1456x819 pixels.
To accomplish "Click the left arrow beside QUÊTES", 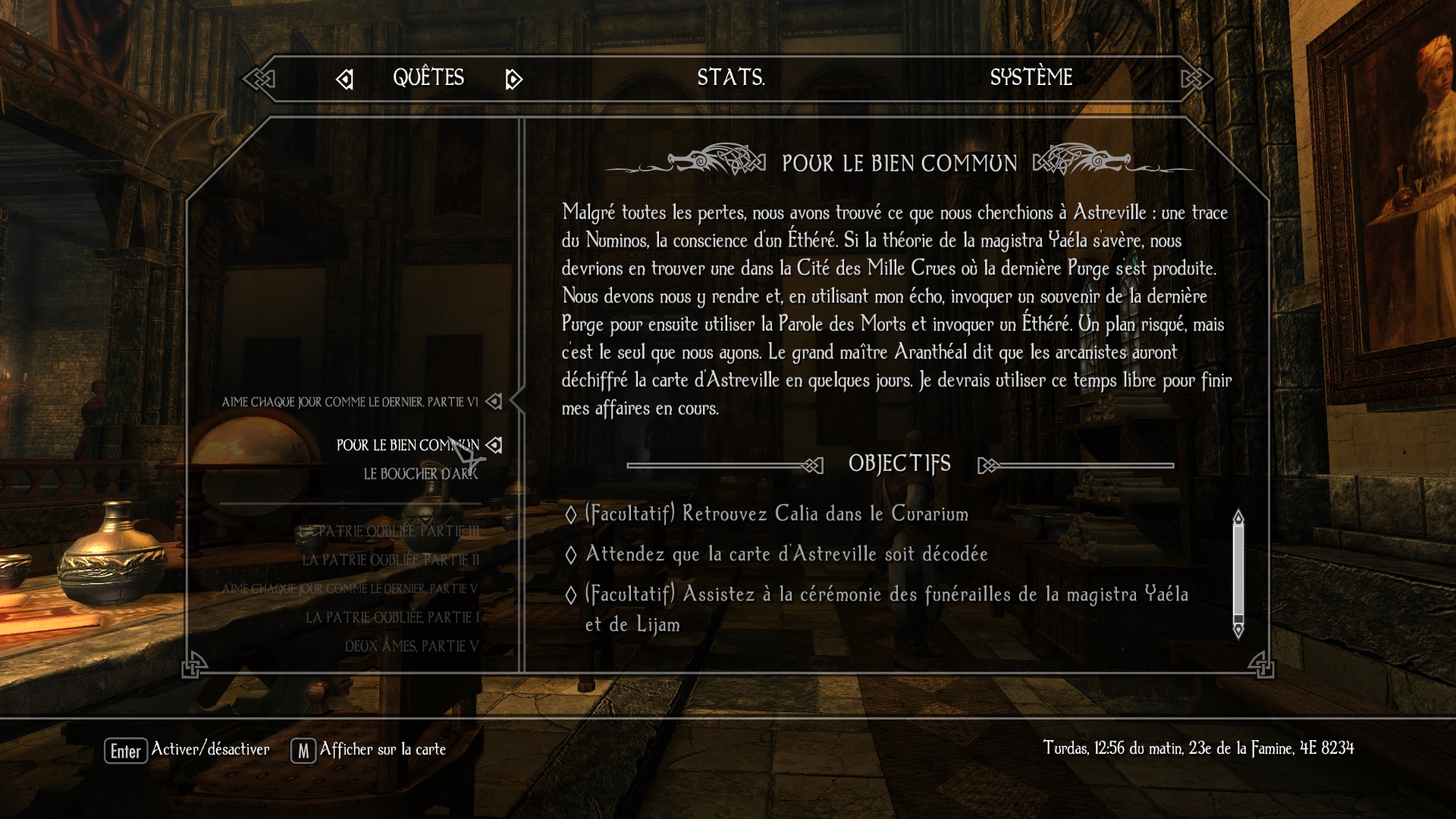I will [x=345, y=79].
